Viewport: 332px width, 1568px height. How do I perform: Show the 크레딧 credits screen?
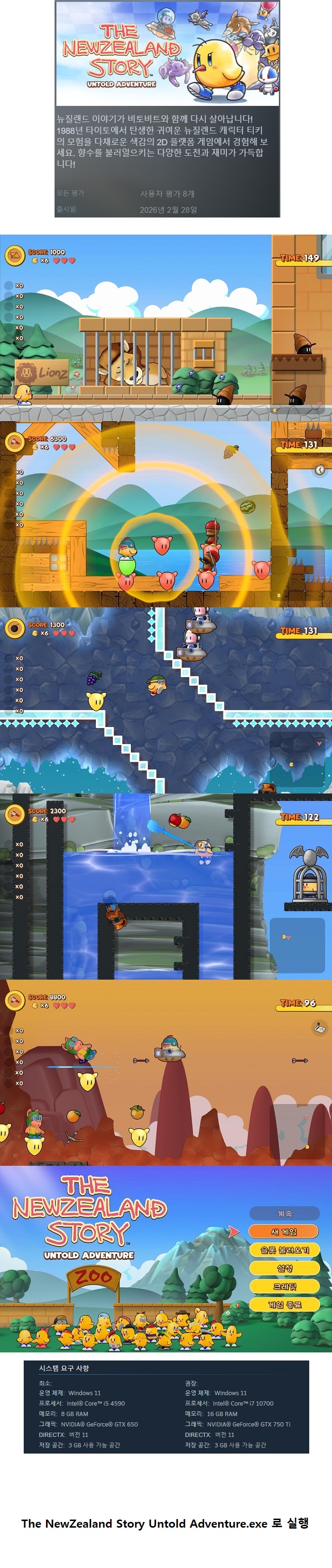(284, 1286)
